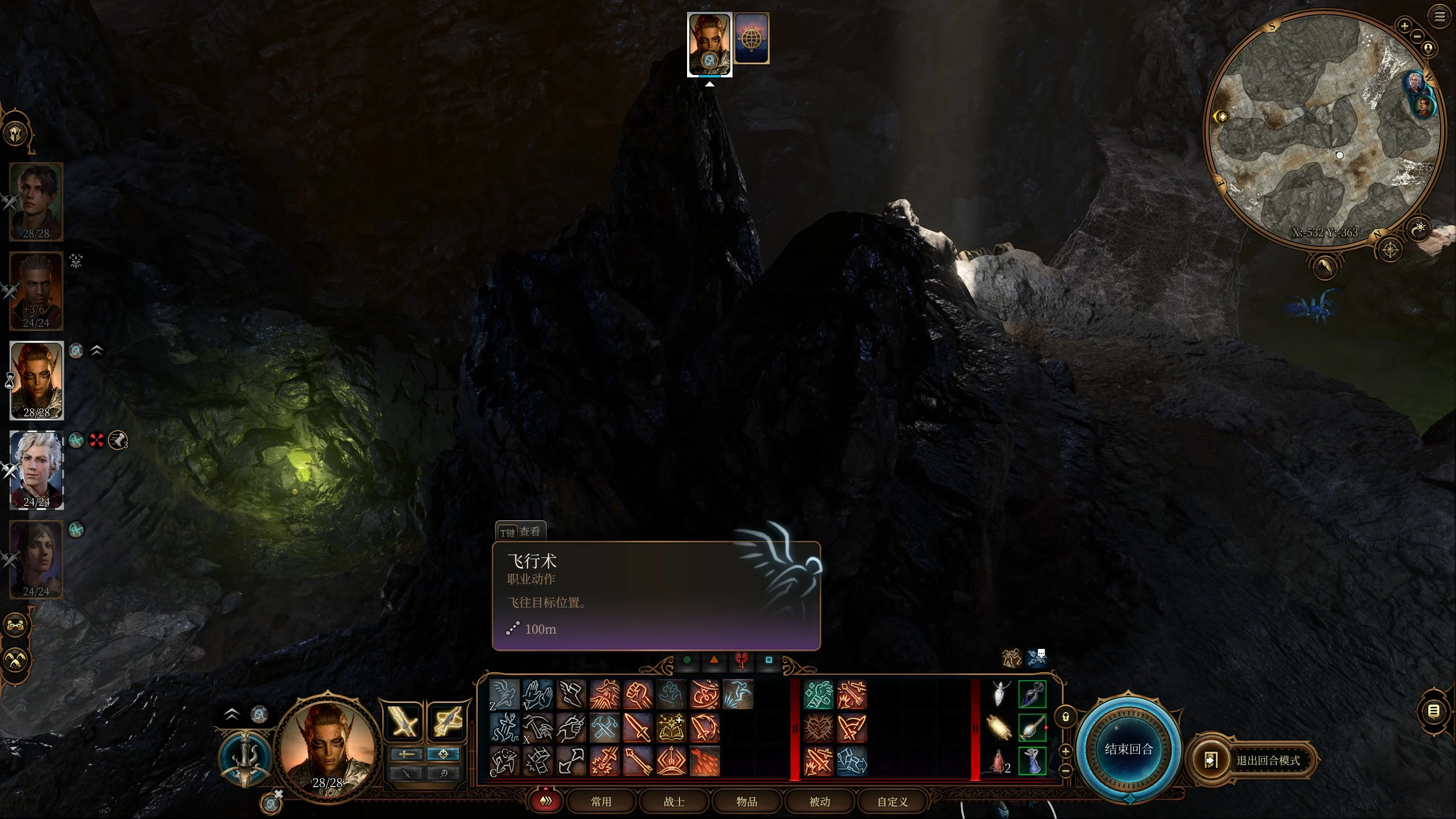Image resolution: width=1456 pixels, height=819 pixels.
Task: Choose the melee main-hand sword weapon slot
Action: pos(404,722)
